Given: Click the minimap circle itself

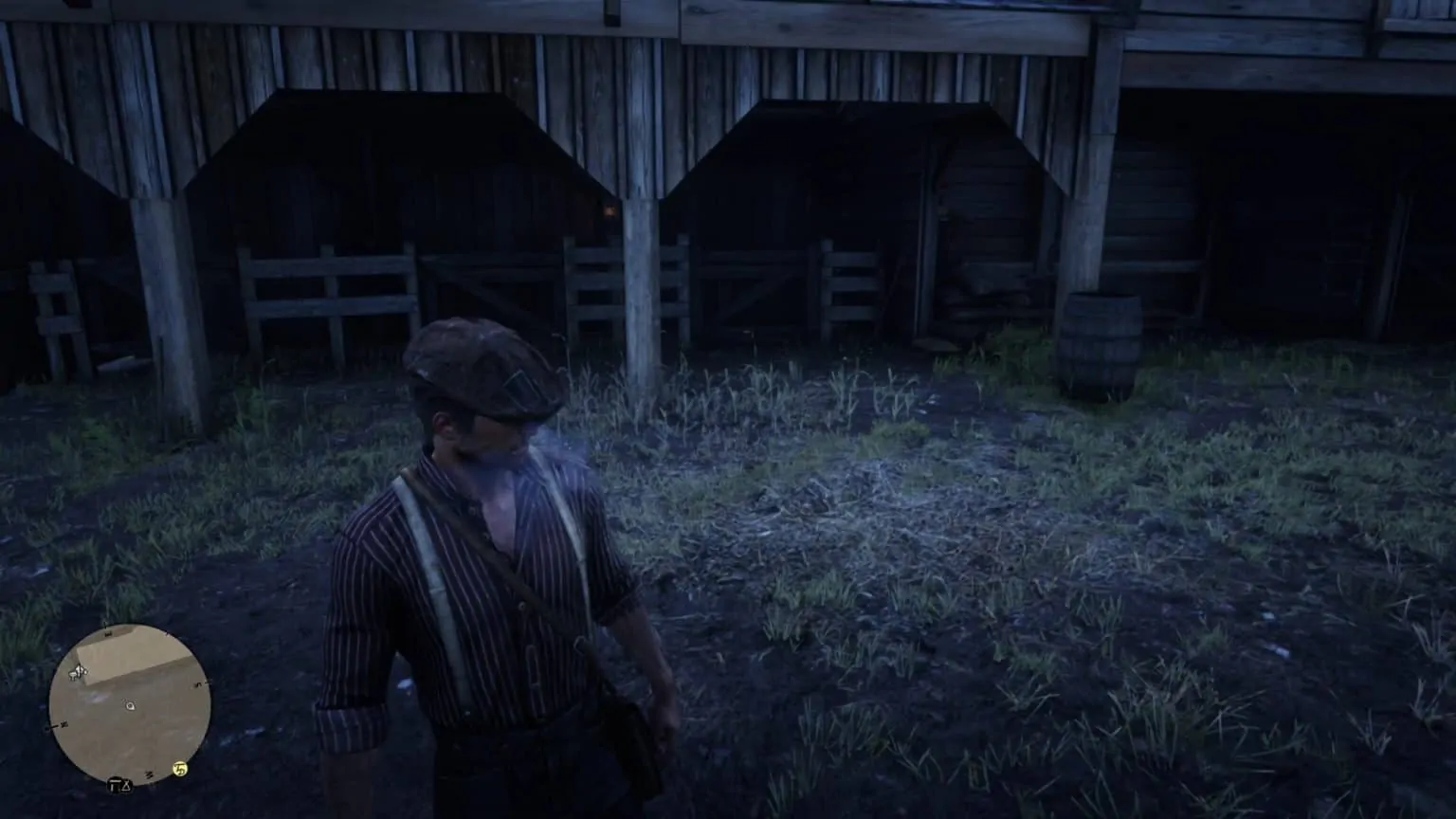Looking at the screenshot, I should tap(133, 706).
